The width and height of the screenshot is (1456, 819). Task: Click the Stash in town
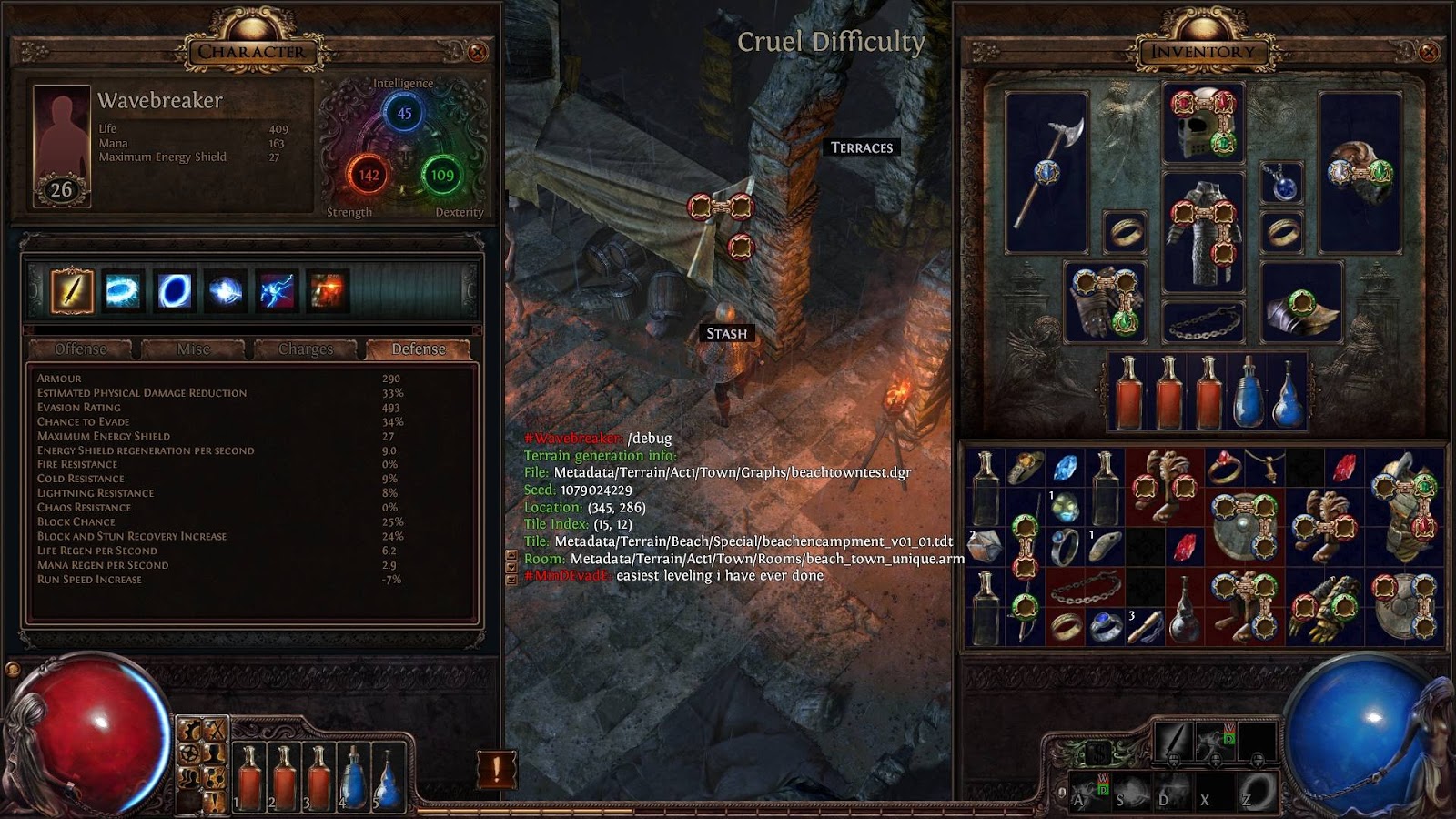coord(725,332)
